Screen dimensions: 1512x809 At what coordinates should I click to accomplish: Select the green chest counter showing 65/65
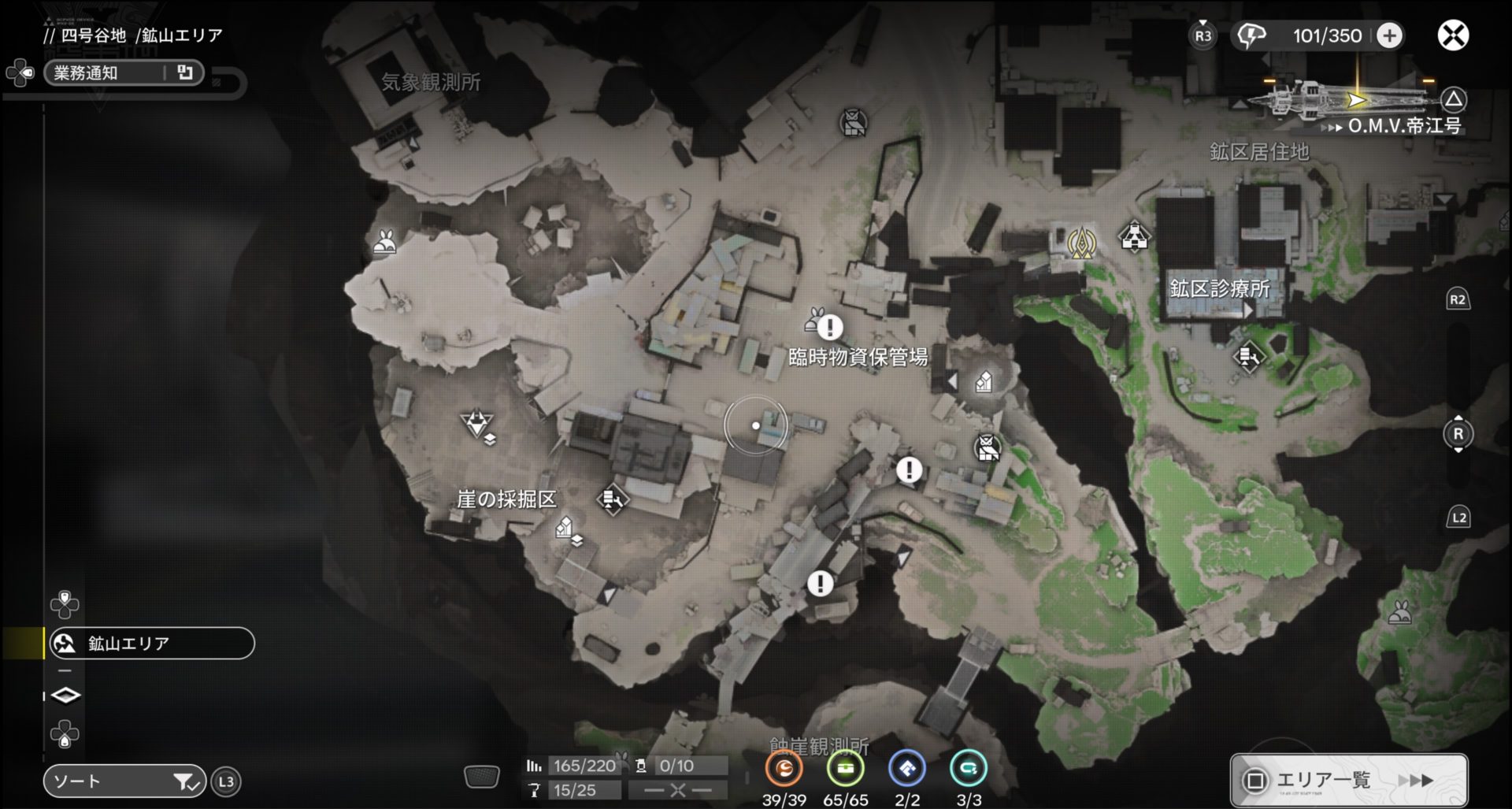(845, 770)
